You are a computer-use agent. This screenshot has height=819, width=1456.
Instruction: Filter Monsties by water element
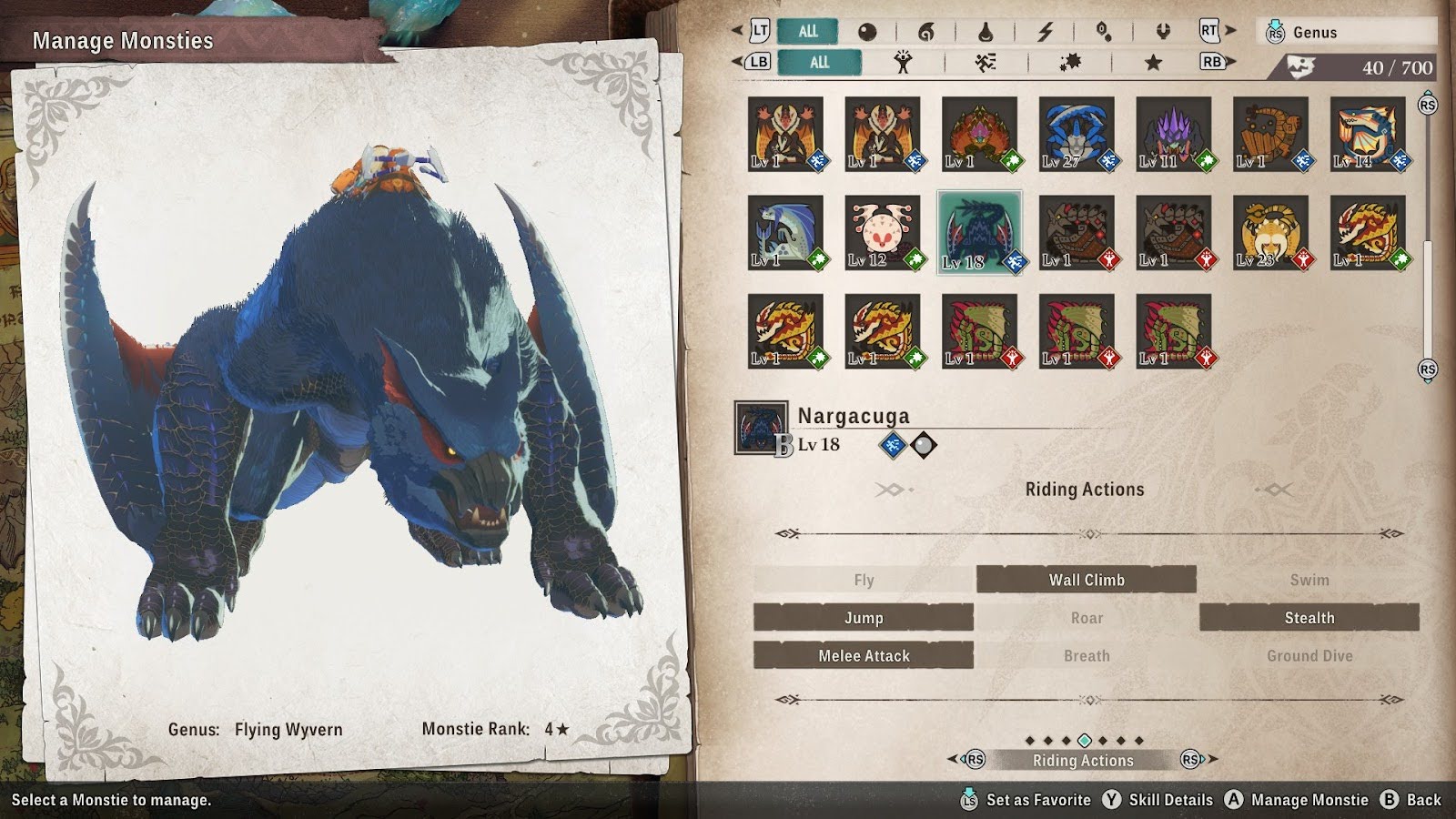986,32
